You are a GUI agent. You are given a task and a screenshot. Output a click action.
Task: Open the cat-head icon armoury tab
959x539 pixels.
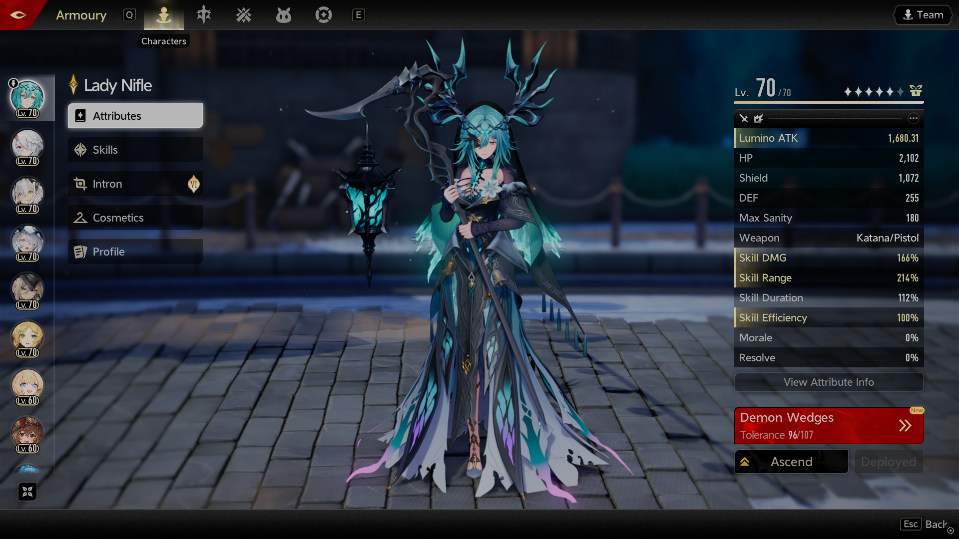pos(283,15)
